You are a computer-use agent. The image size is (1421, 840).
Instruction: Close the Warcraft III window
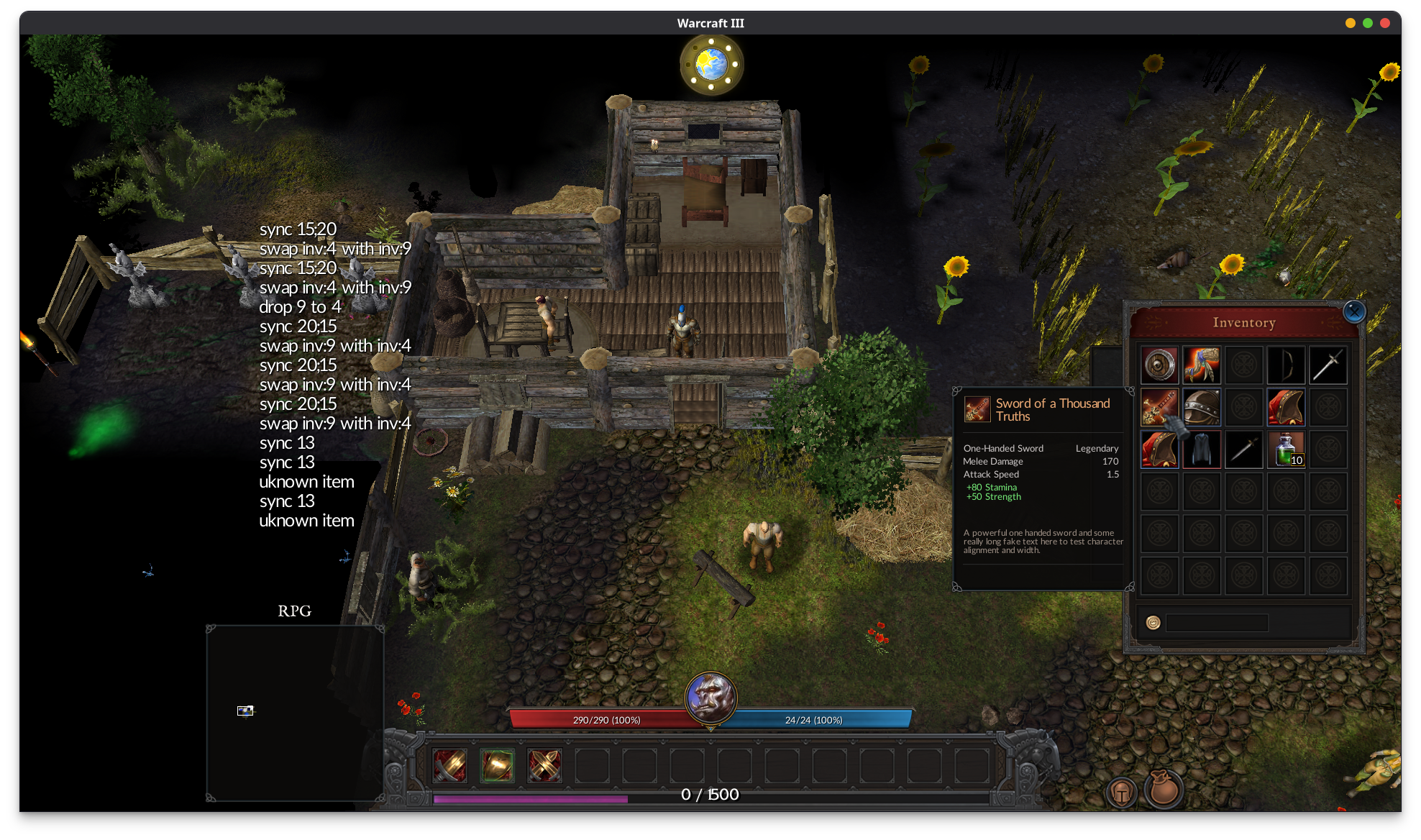pos(1385,23)
